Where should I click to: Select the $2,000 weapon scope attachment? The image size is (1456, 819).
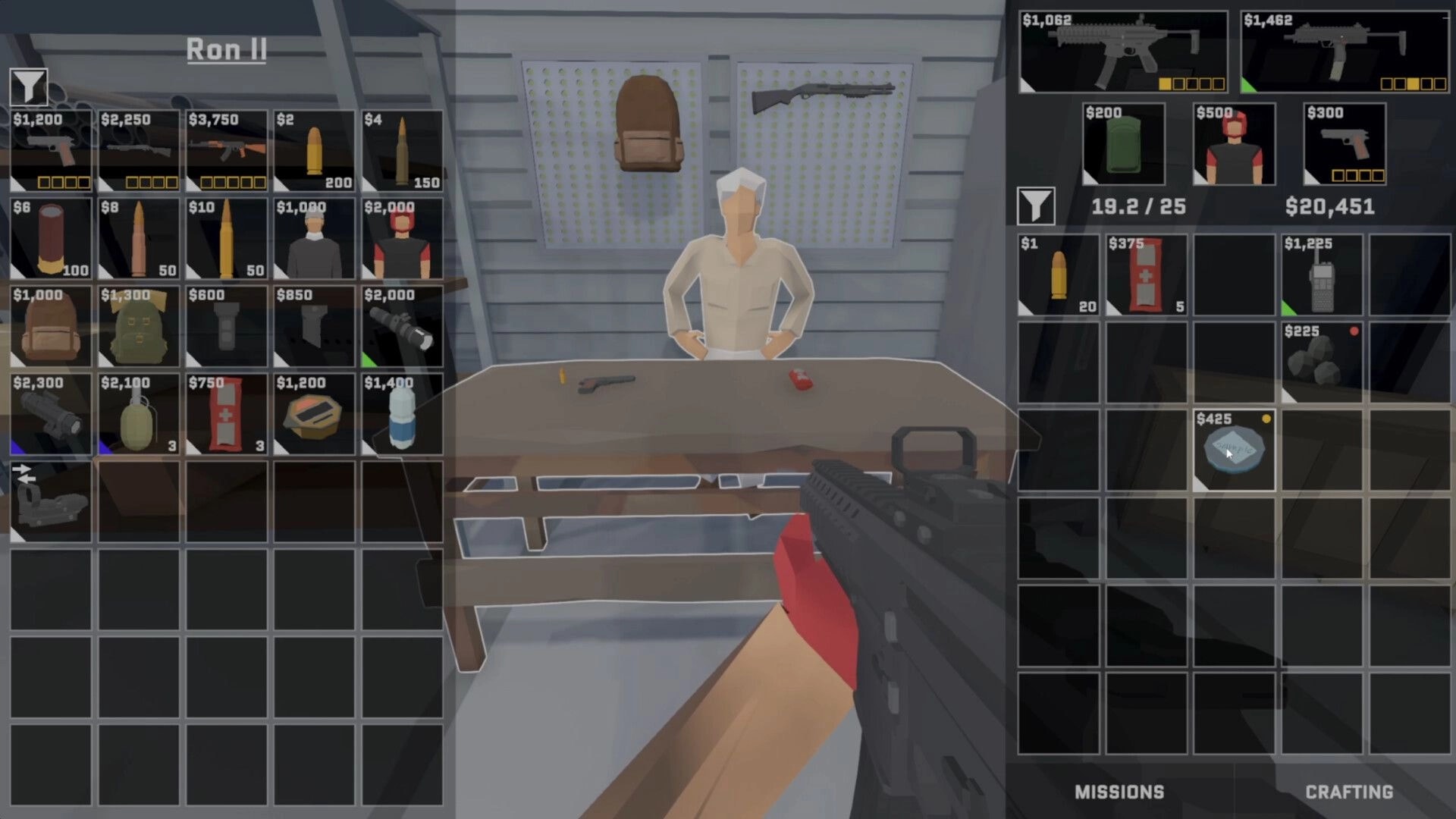click(x=400, y=326)
